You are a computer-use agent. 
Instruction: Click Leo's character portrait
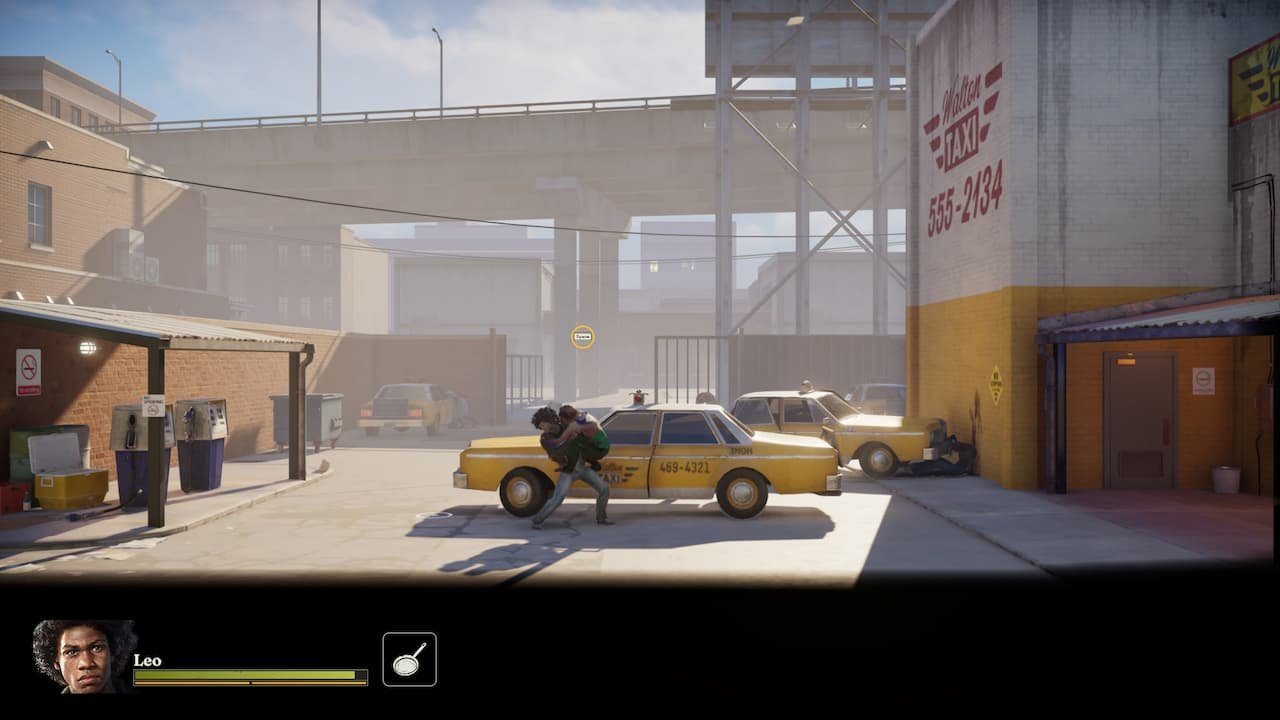83,656
